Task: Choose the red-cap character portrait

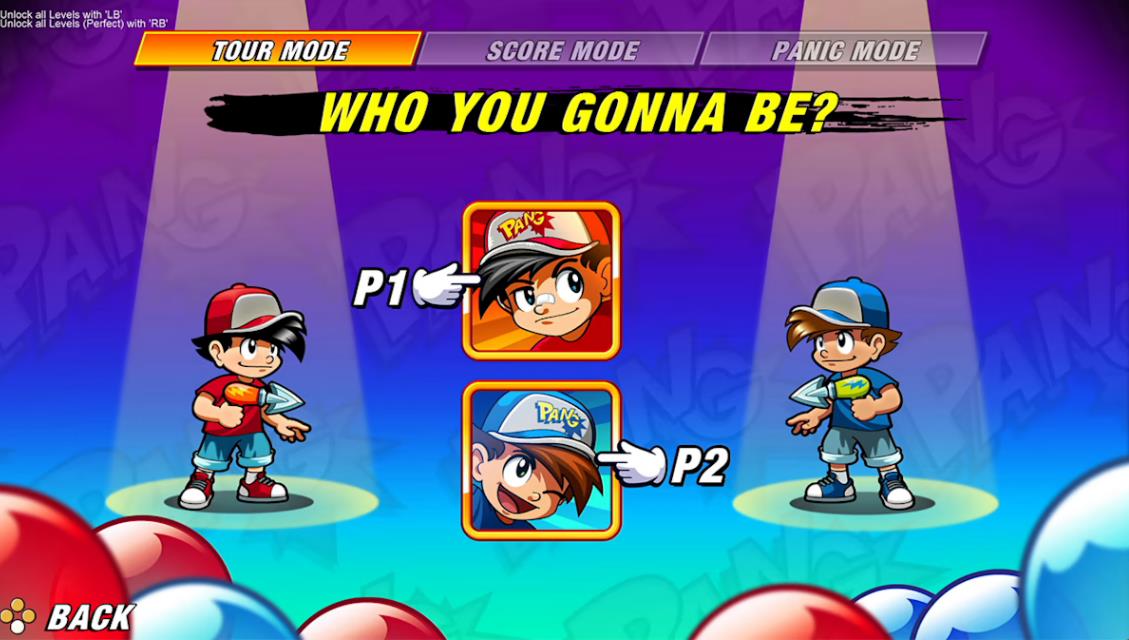Action: (541, 280)
